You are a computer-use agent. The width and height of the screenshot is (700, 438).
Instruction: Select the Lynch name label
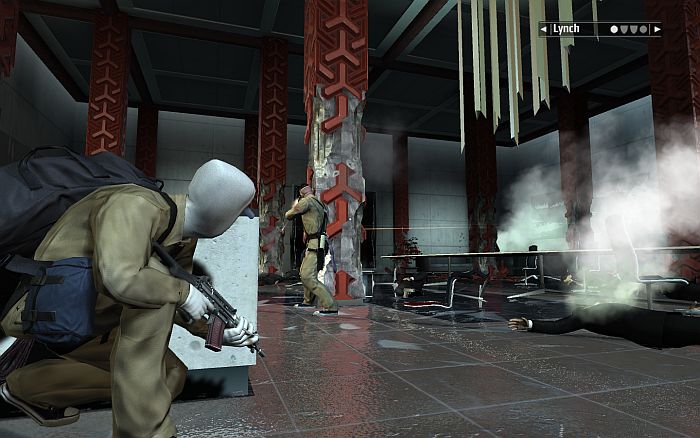567,30
